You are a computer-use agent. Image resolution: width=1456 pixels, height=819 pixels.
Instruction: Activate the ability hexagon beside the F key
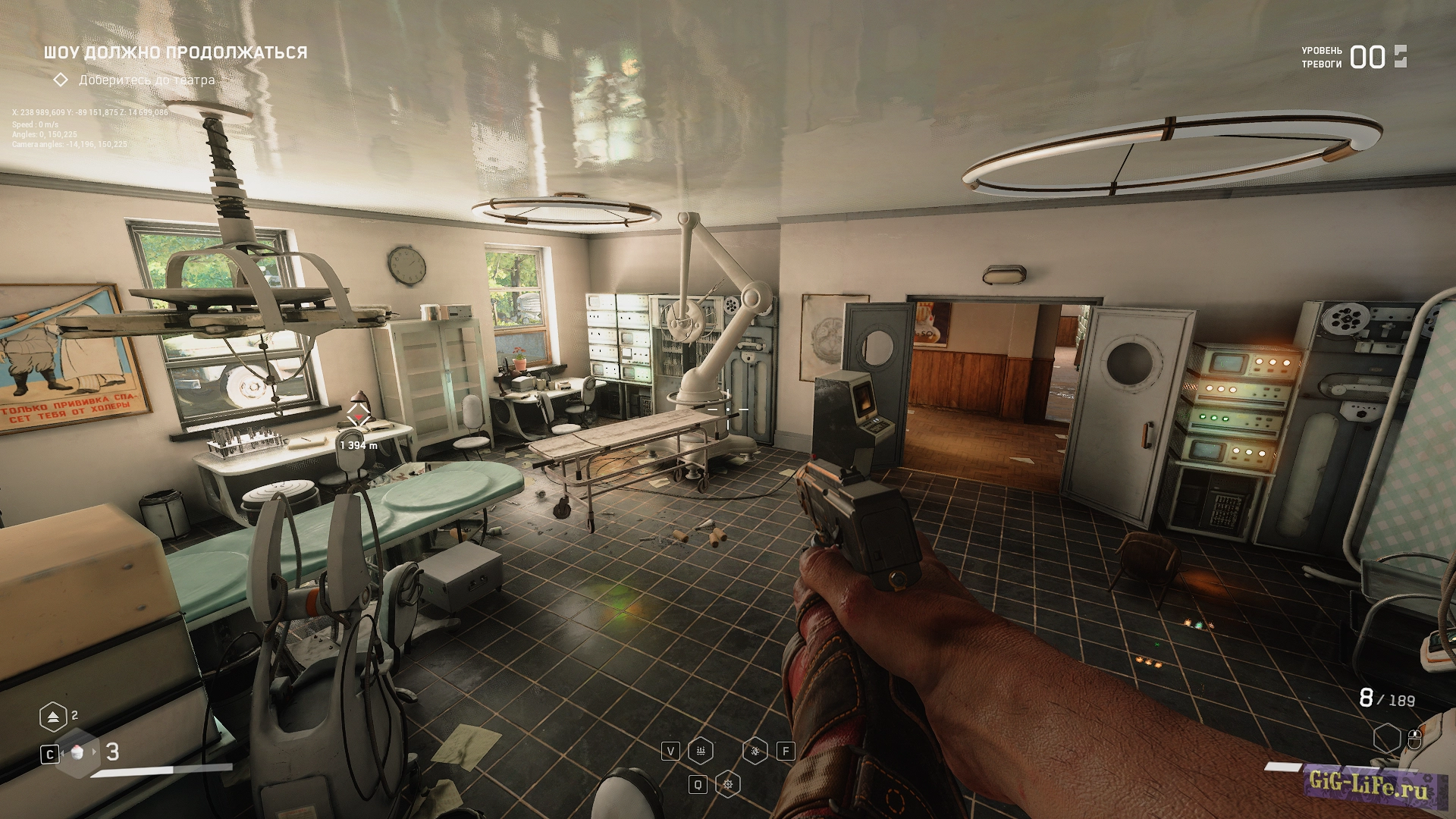(x=755, y=751)
